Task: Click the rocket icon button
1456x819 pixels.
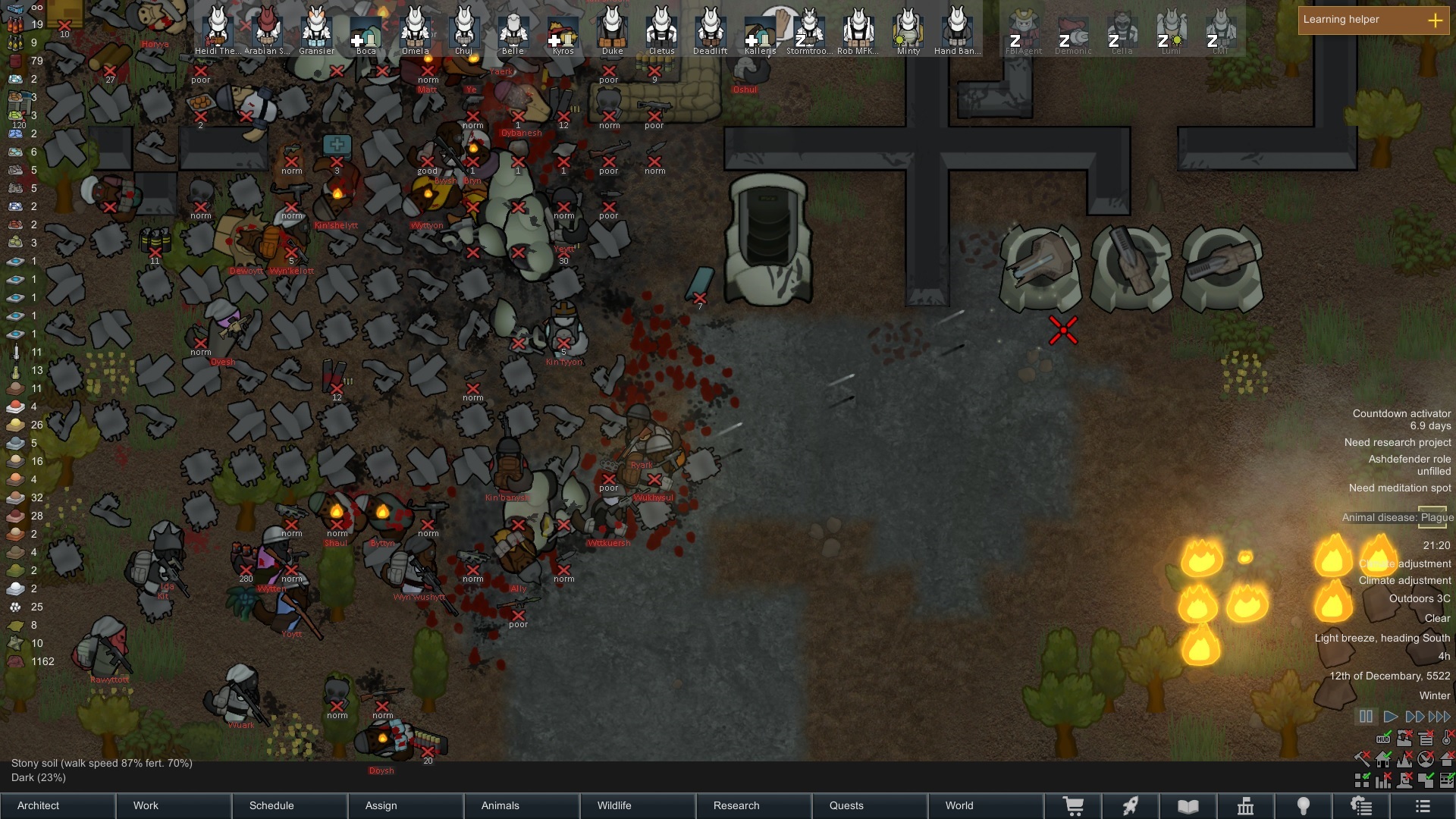Action: 1131,806
